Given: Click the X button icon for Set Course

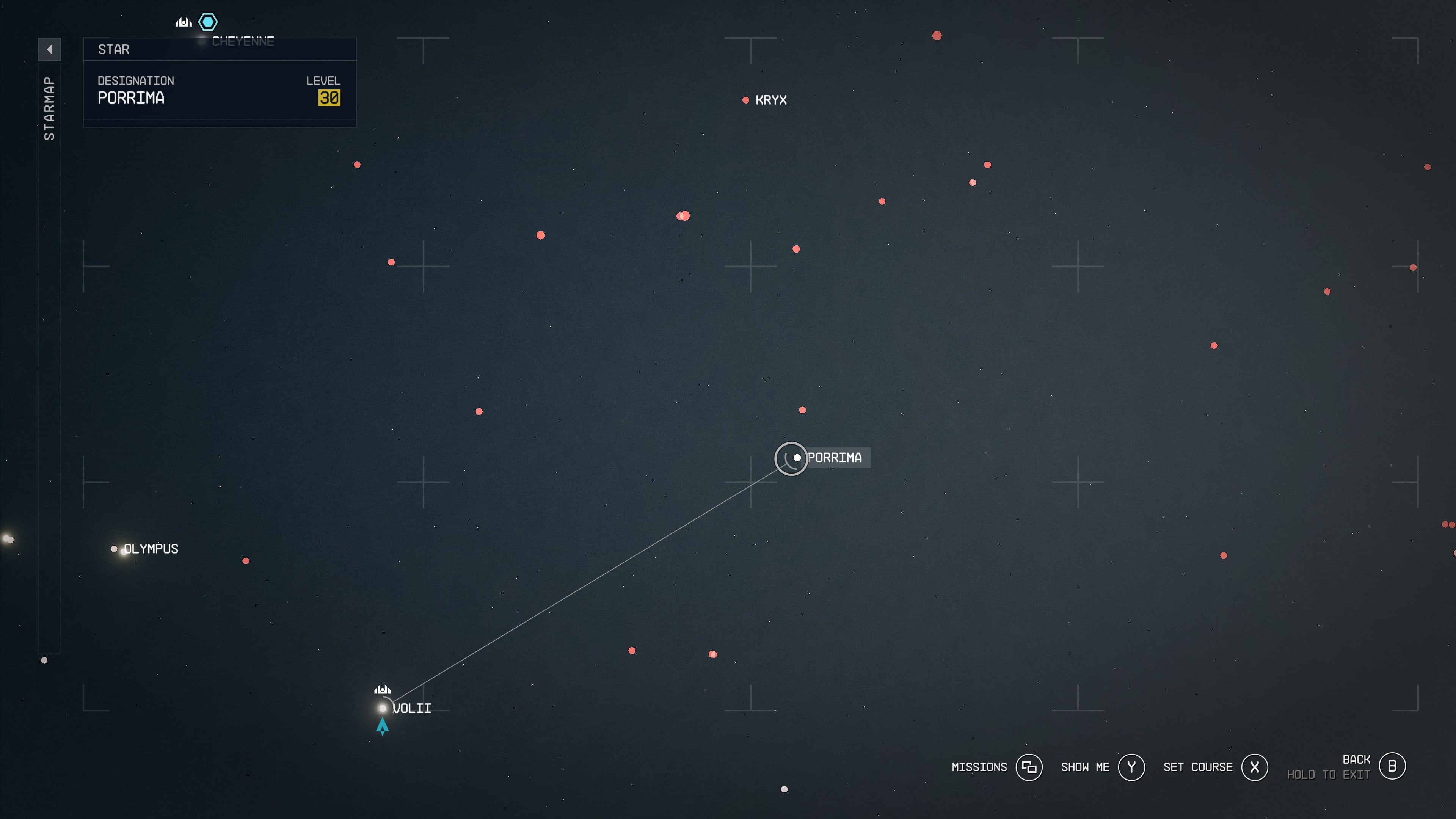Looking at the screenshot, I should [1255, 767].
